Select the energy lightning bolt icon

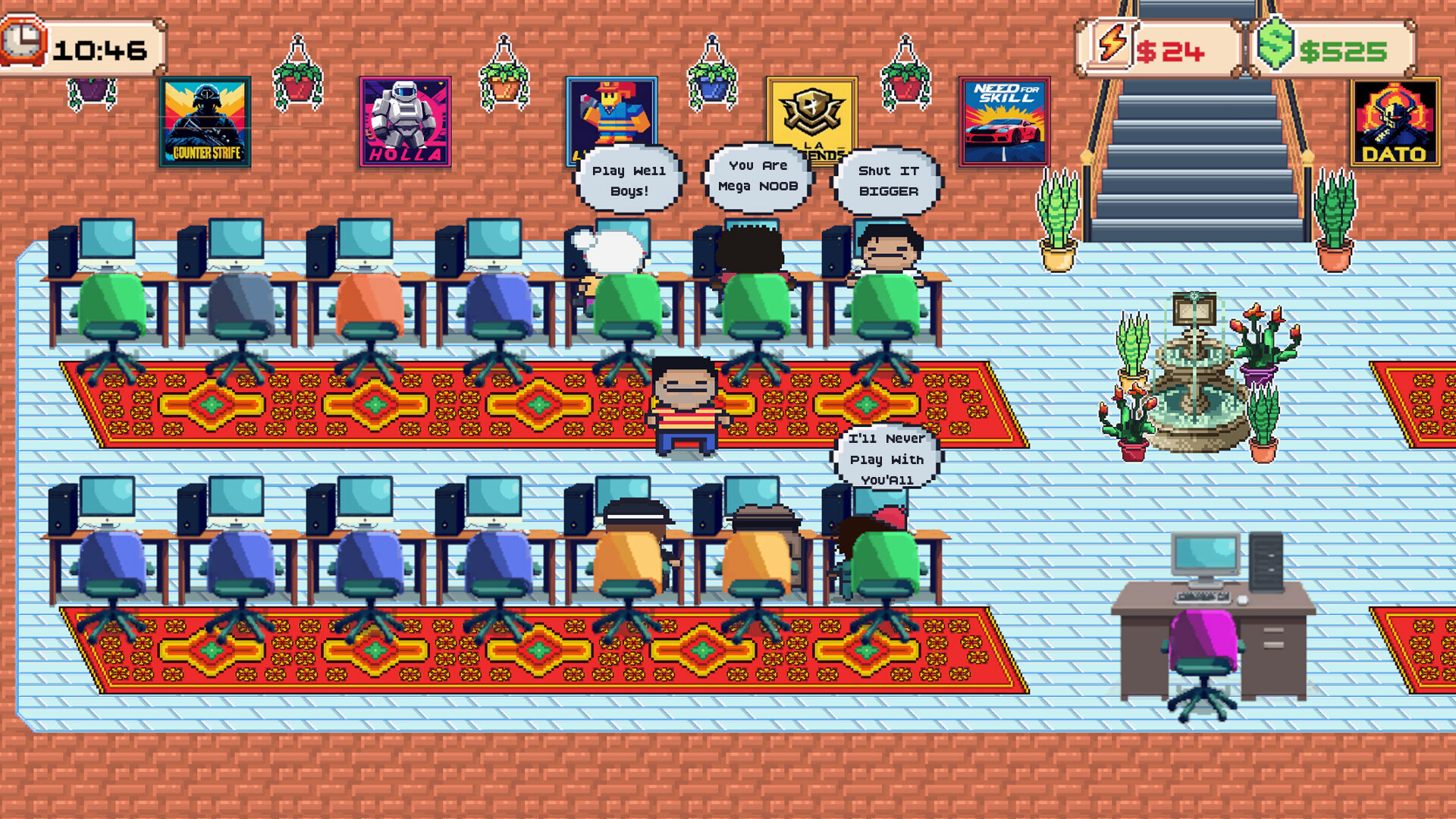1110,47
